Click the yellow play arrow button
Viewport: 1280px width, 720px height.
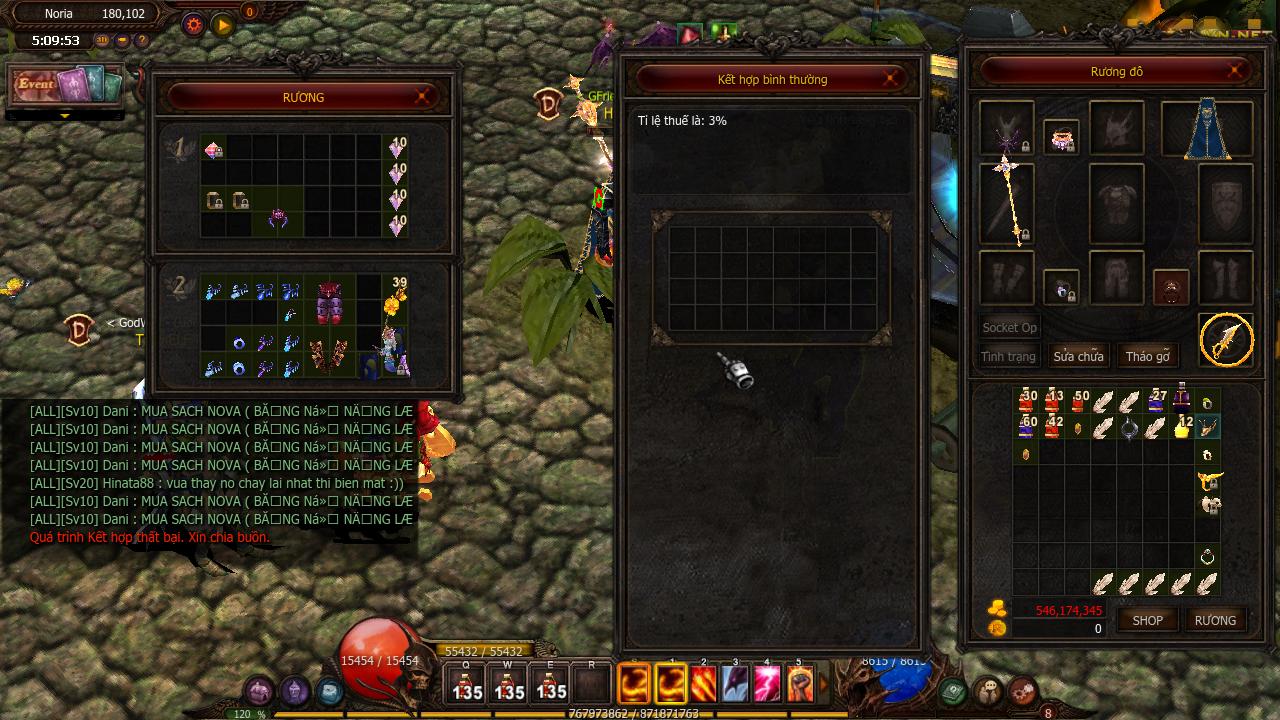click(222, 24)
